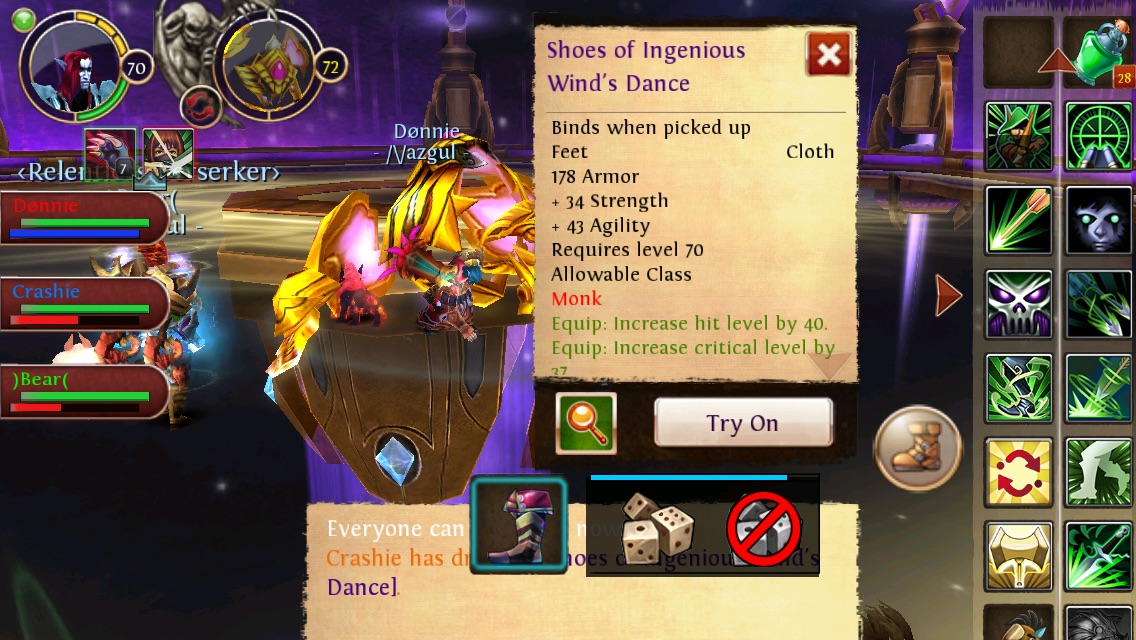Fire the green arrow shot skill
The width and height of the screenshot is (1136, 640).
[x=1018, y=220]
